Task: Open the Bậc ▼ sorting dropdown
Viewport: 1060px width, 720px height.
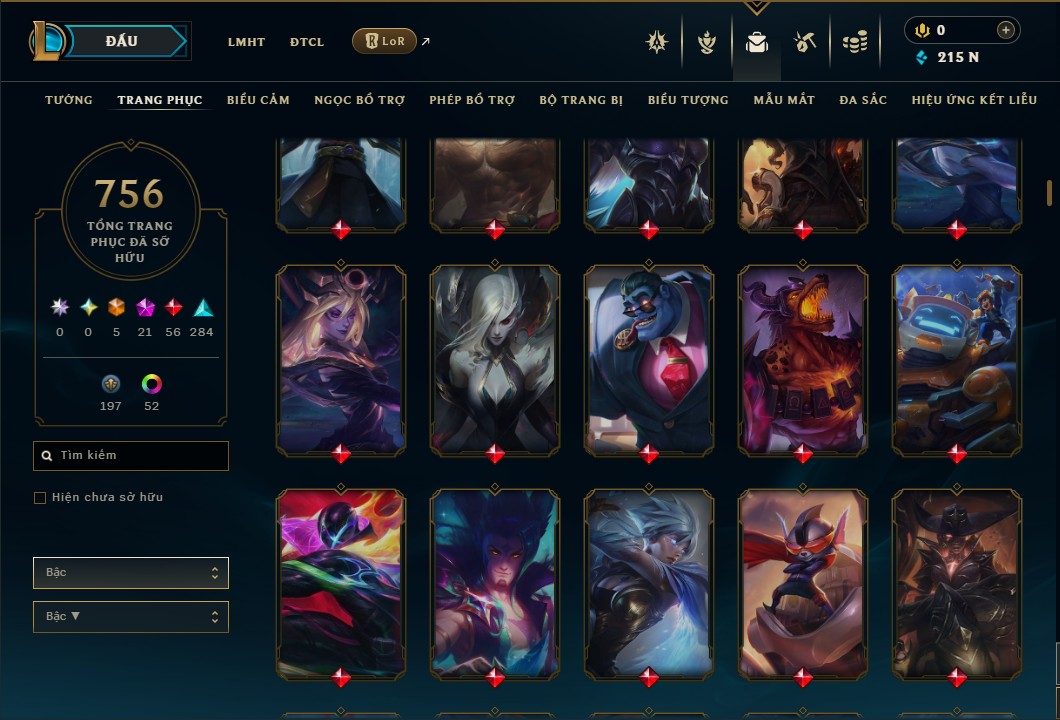Action: point(131,617)
